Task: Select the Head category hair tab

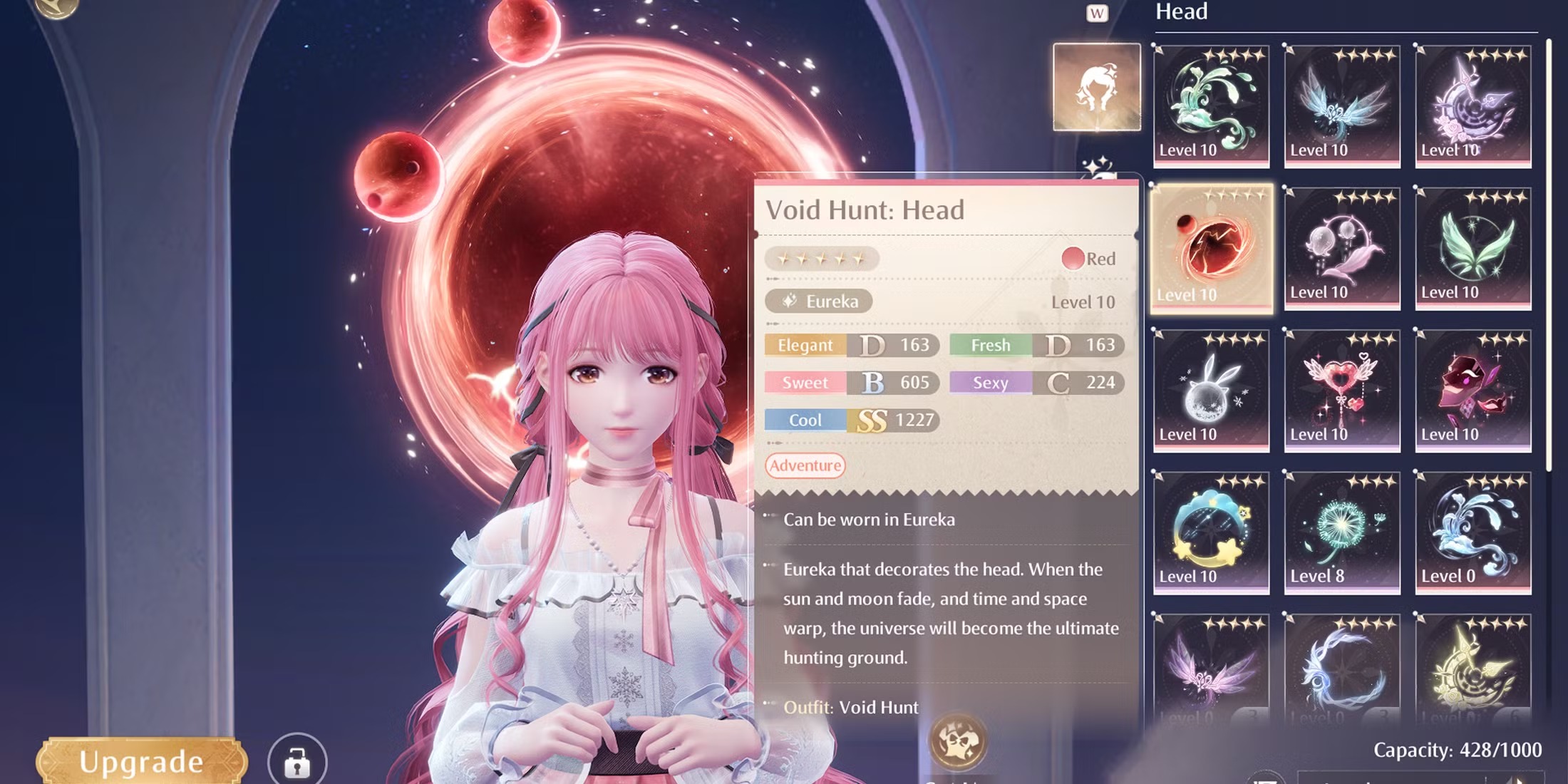Action: pyautogui.click(x=1096, y=87)
